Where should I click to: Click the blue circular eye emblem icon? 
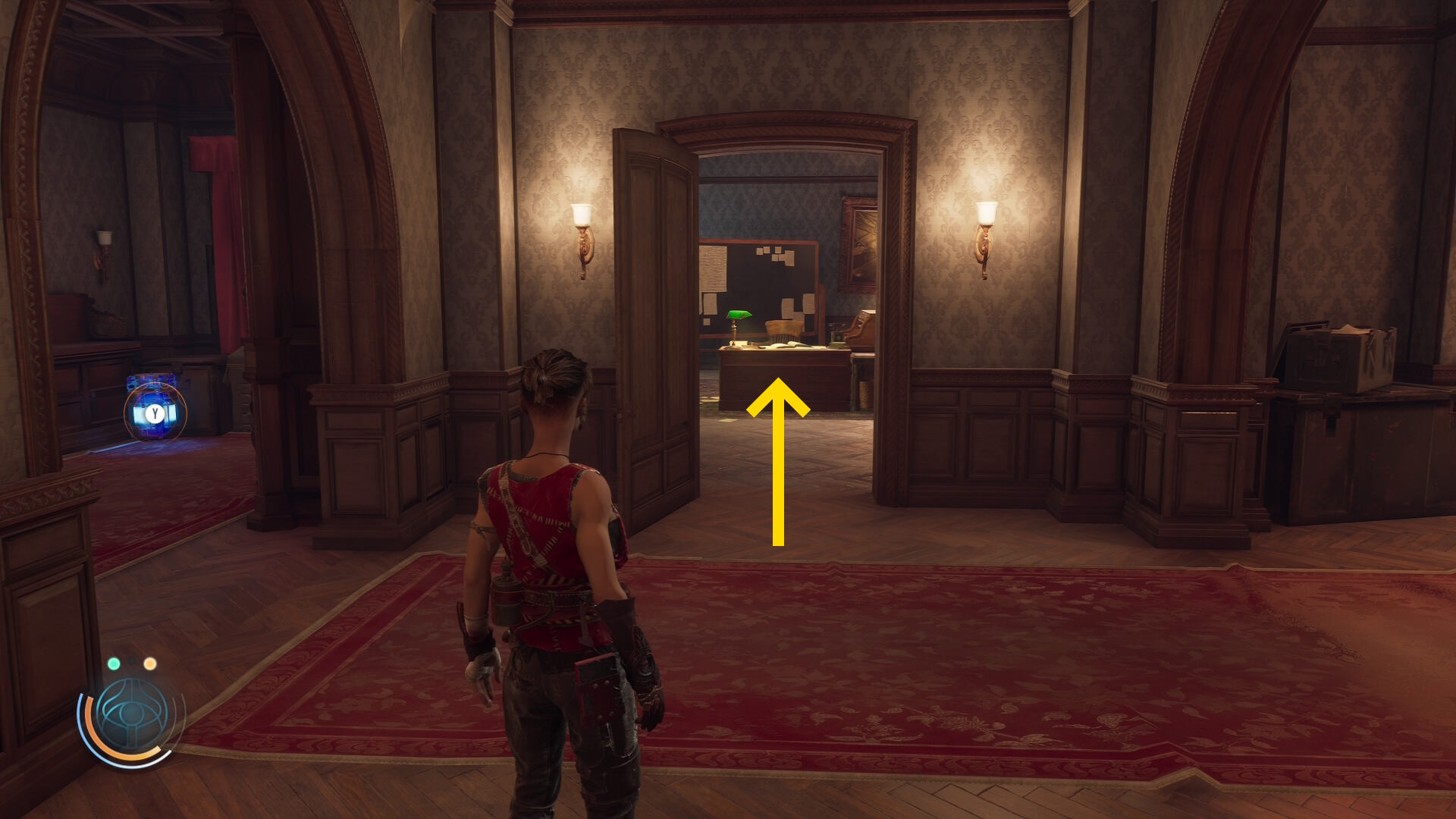[130, 716]
